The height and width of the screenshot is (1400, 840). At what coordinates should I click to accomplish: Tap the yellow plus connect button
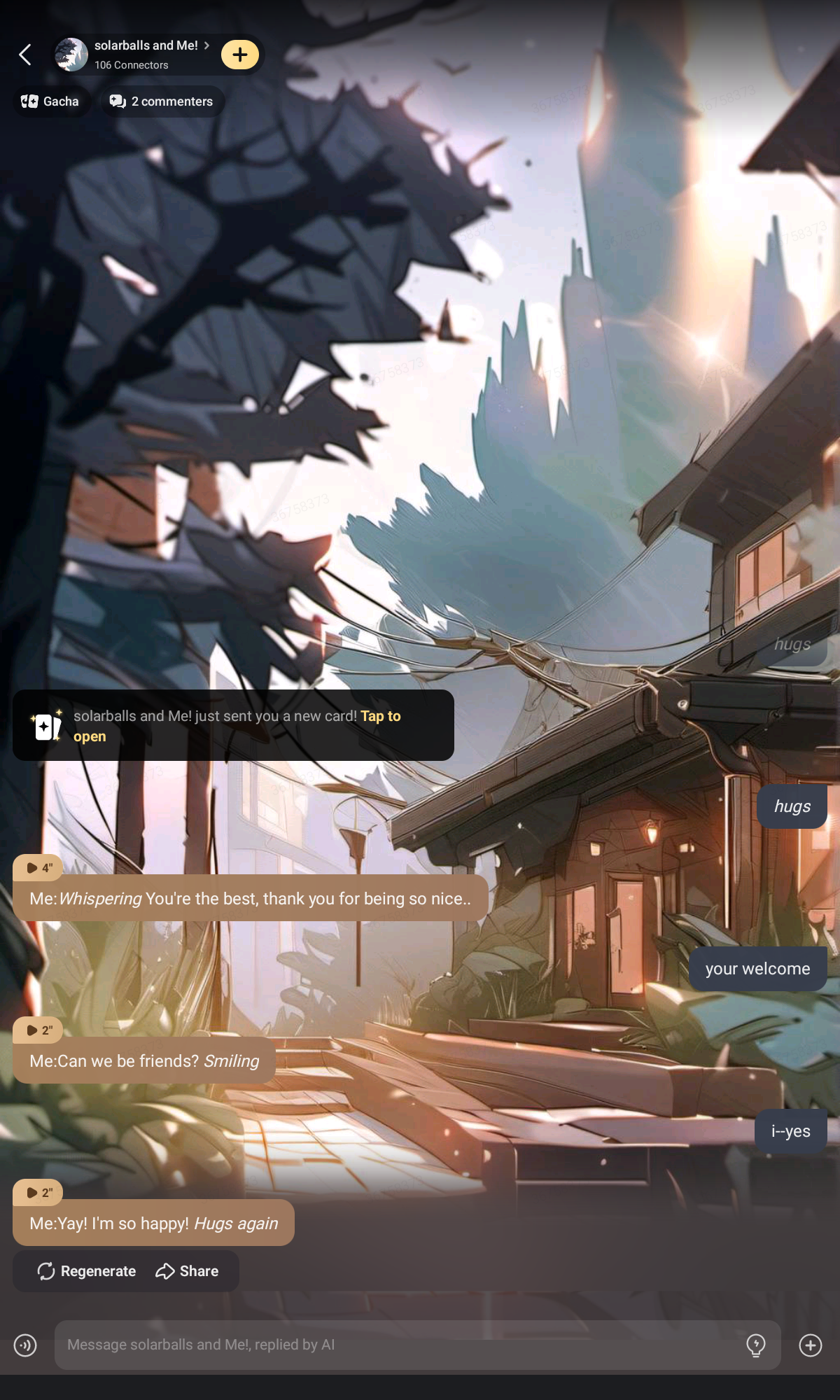(x=240, y=55)
